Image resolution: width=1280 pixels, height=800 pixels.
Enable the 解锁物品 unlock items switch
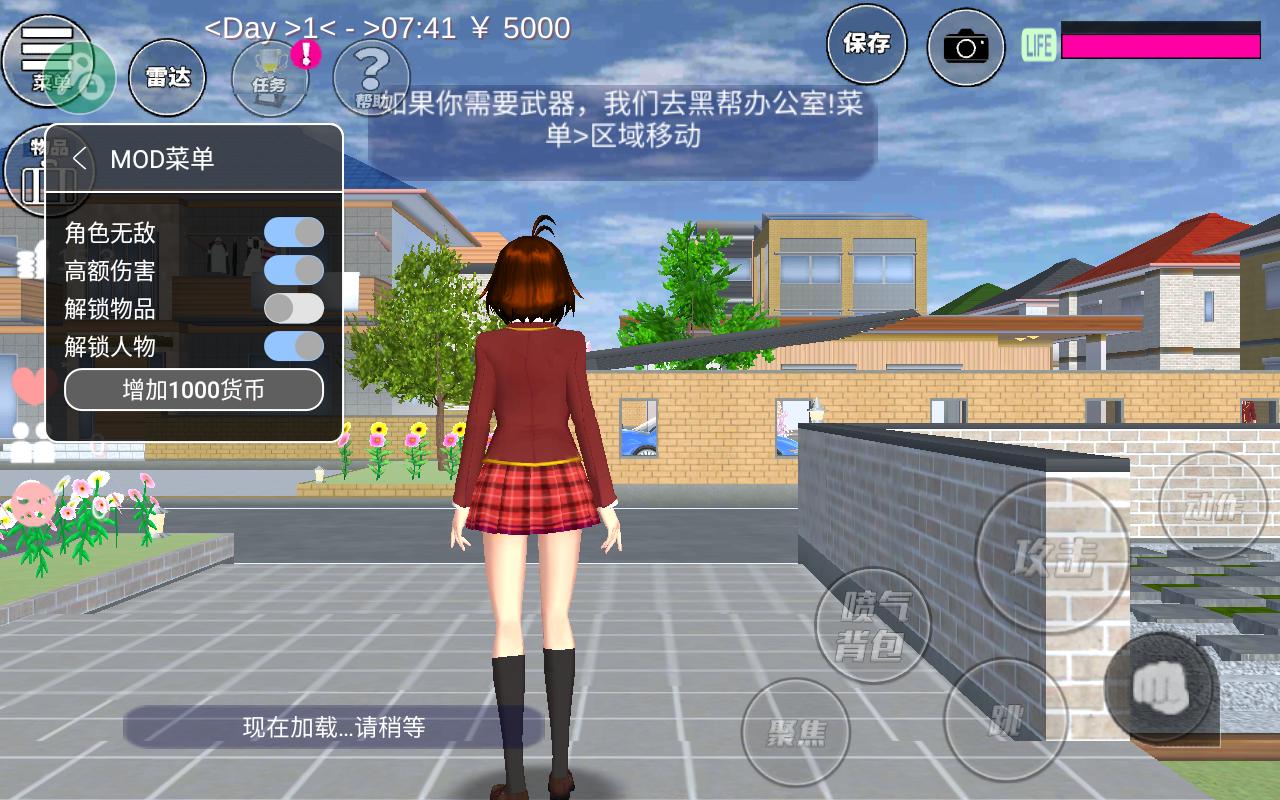tap(293, 308)
